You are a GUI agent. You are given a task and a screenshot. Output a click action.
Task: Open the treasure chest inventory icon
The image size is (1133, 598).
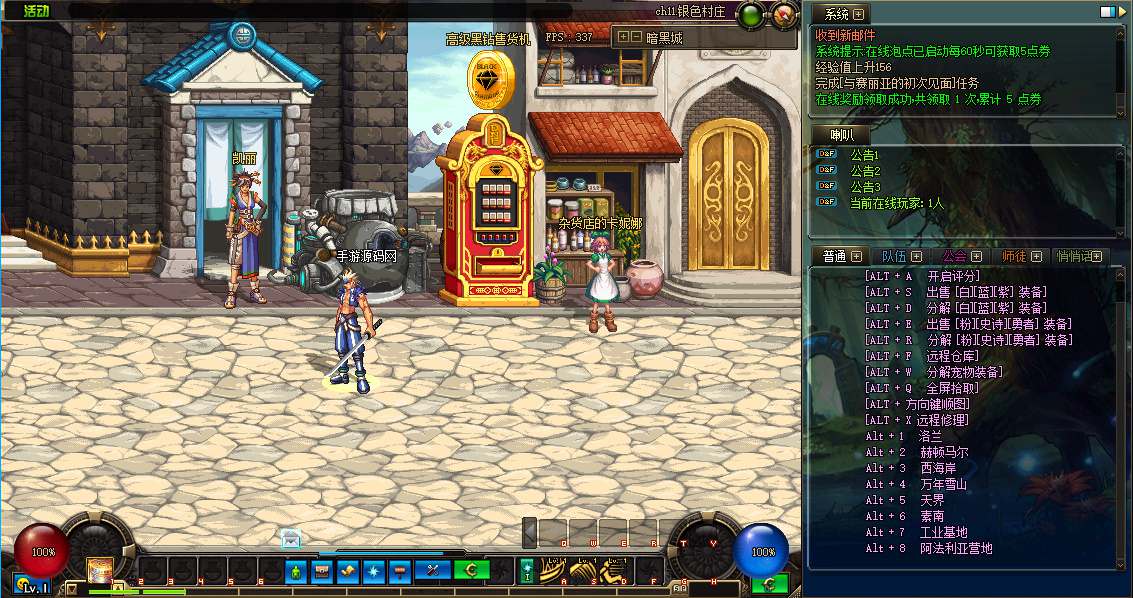coord(322,571)
